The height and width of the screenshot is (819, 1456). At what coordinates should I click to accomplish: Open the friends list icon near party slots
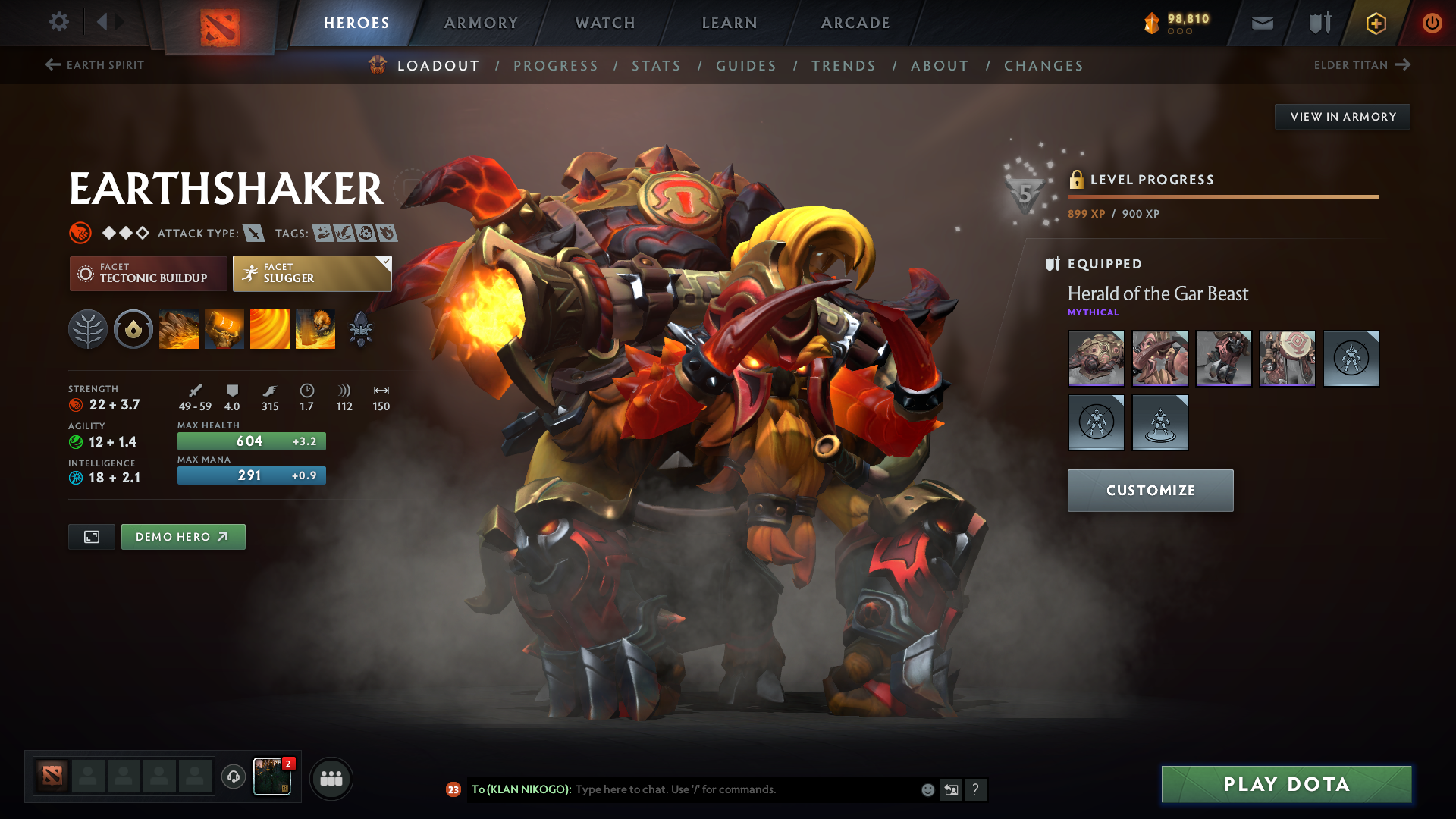point(331,777)
